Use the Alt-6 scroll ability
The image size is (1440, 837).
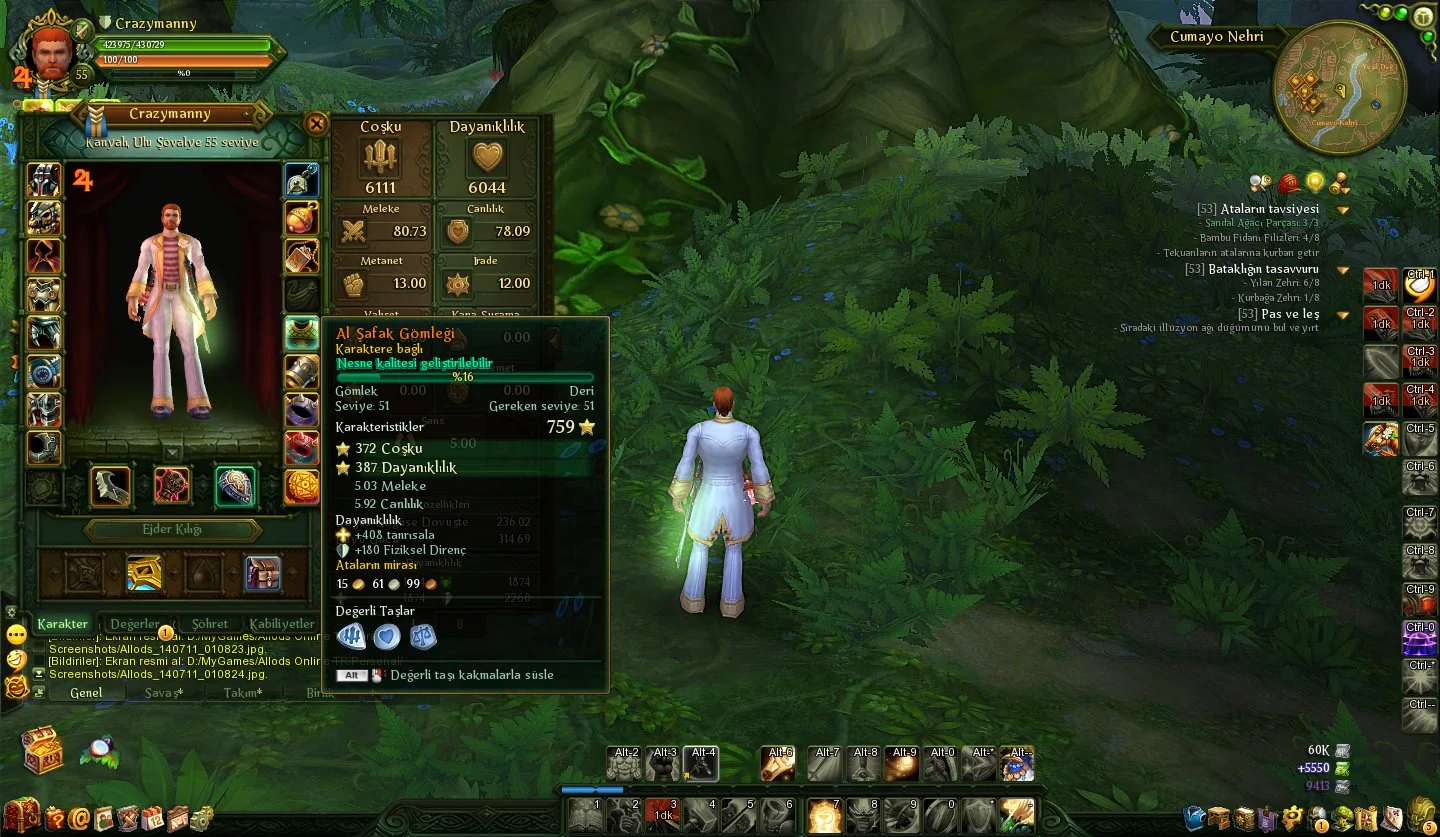tap(777, 764)
